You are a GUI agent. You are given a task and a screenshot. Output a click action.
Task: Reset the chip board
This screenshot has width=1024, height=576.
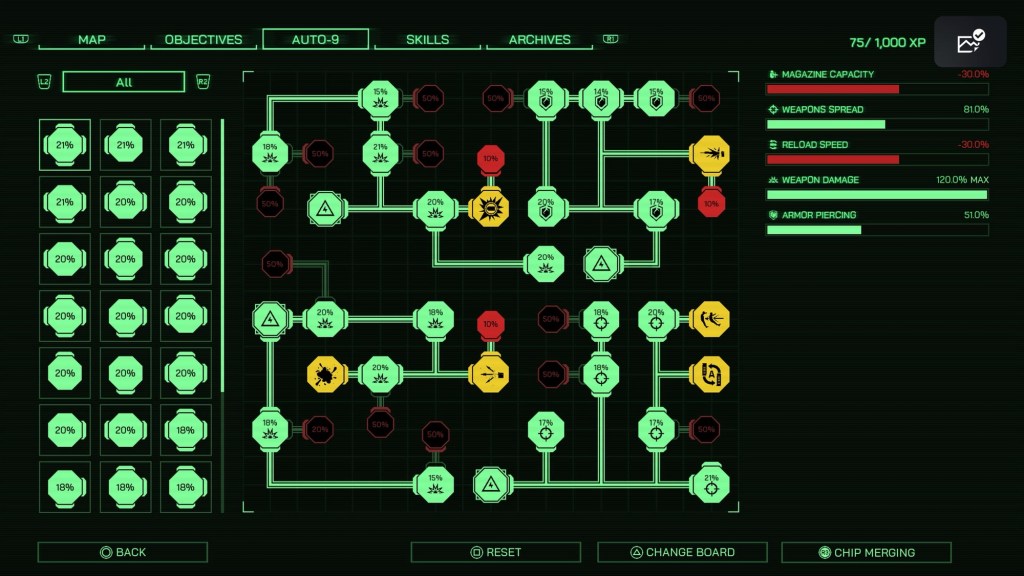(x=496, y=552)
